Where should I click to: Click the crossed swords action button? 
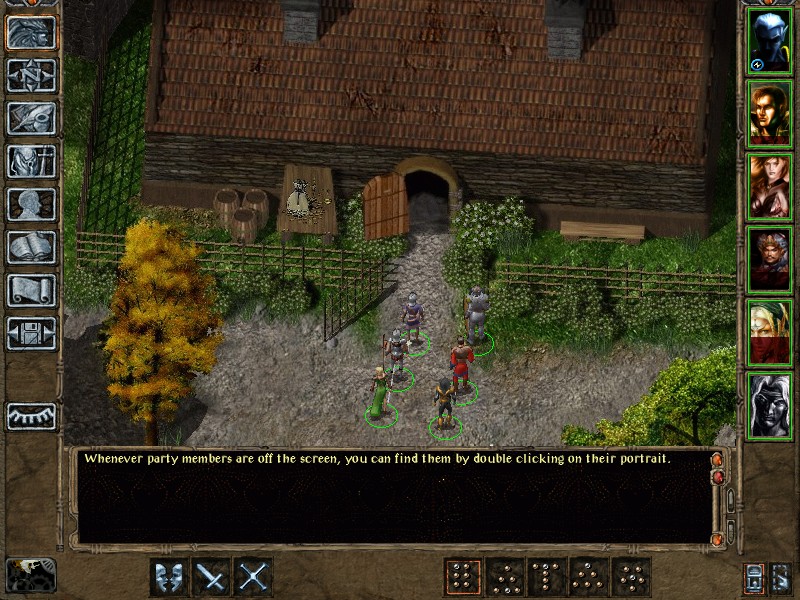click(x=253, y=577)
